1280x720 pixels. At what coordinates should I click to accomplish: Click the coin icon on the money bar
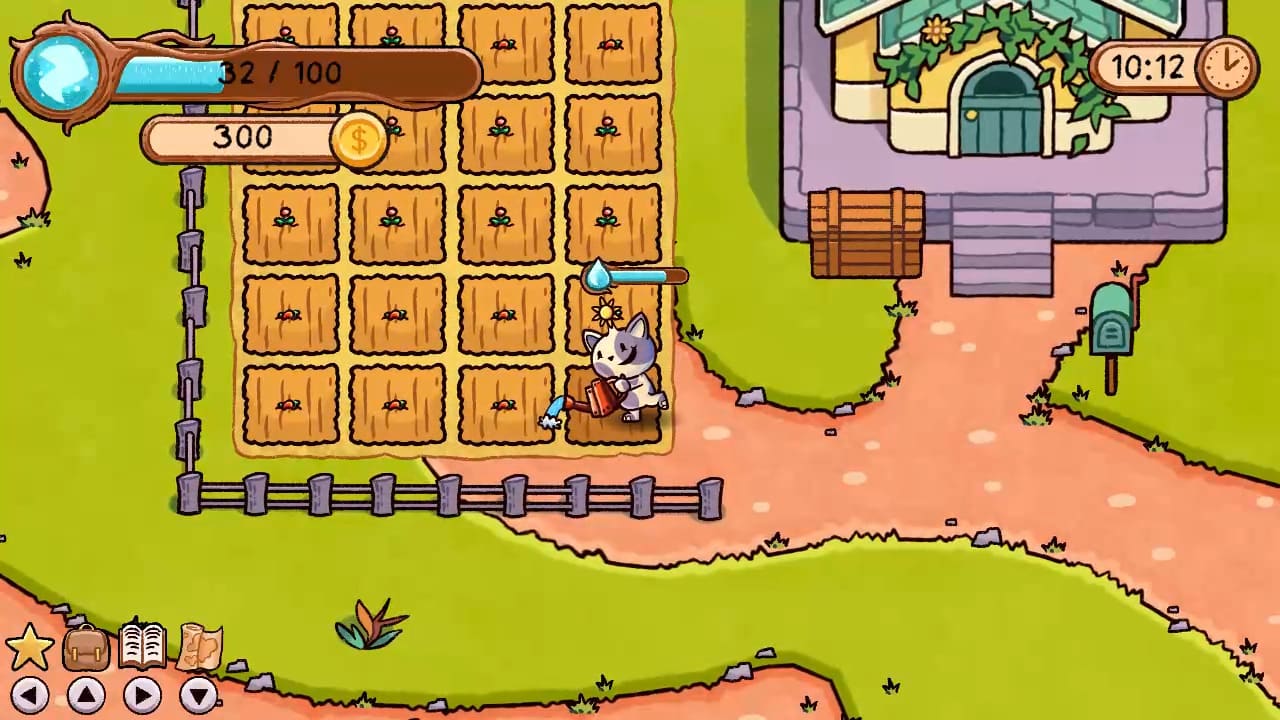[360, 140]
